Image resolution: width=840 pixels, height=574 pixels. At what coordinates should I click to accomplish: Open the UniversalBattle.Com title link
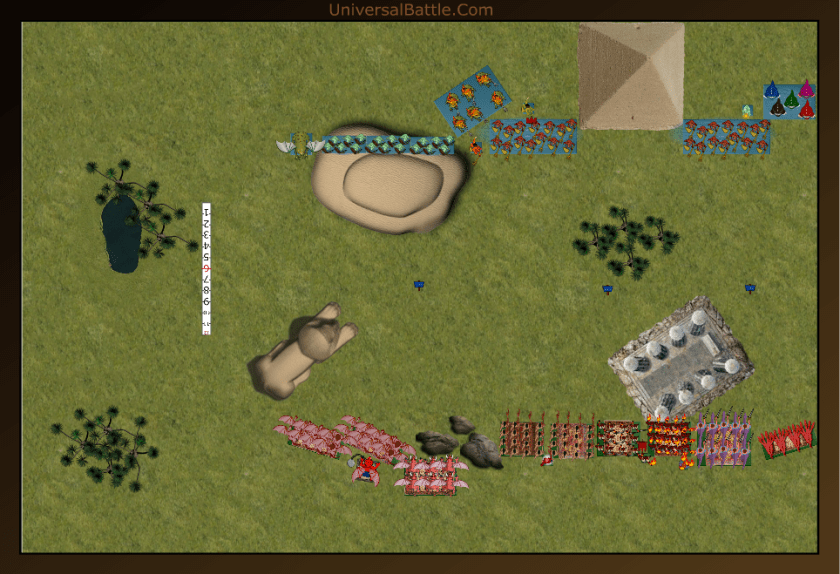pyautogui.click(x=411, y=10)
